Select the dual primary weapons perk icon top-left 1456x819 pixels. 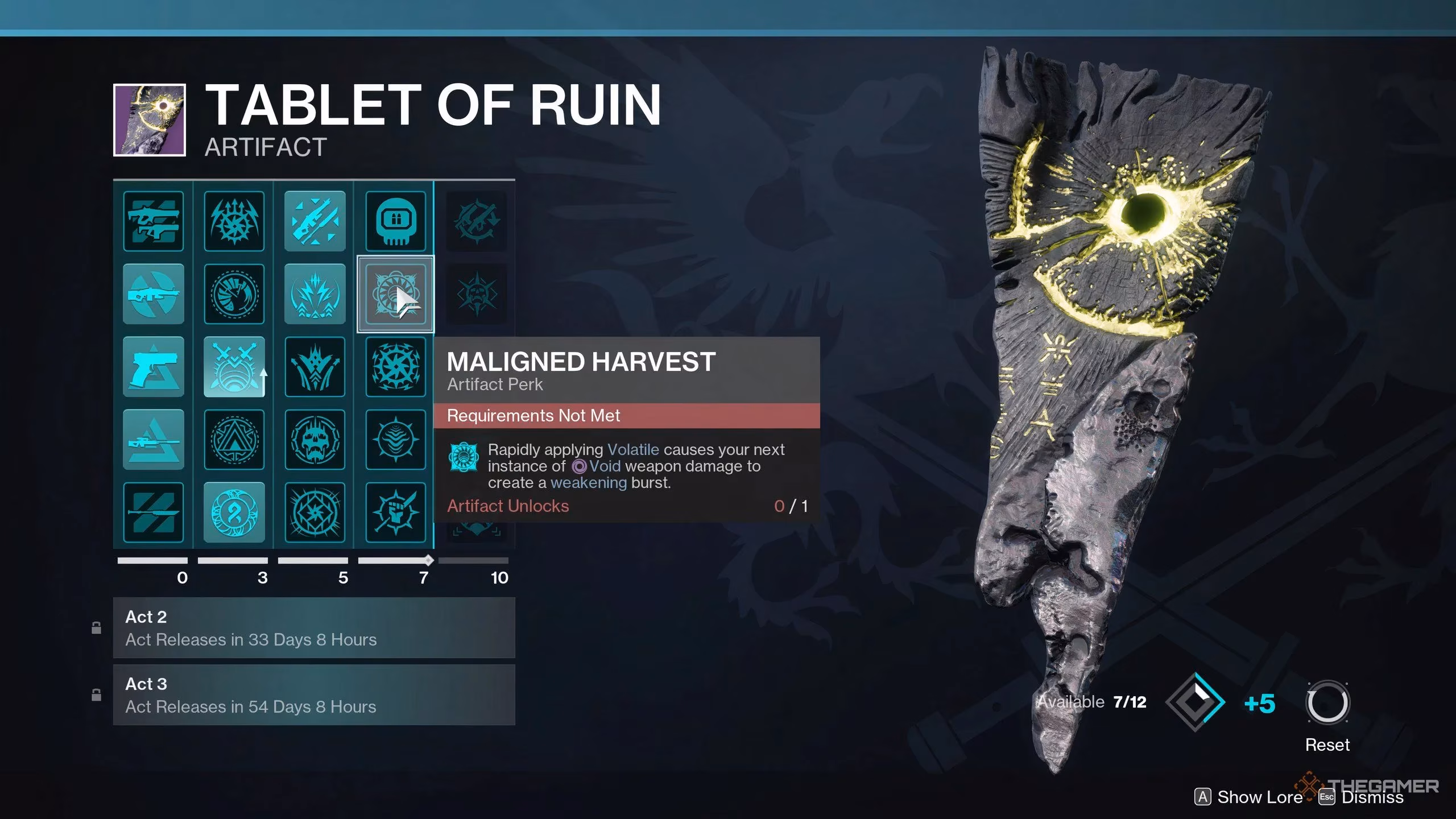pyautogui.click(x=154, y=222)
